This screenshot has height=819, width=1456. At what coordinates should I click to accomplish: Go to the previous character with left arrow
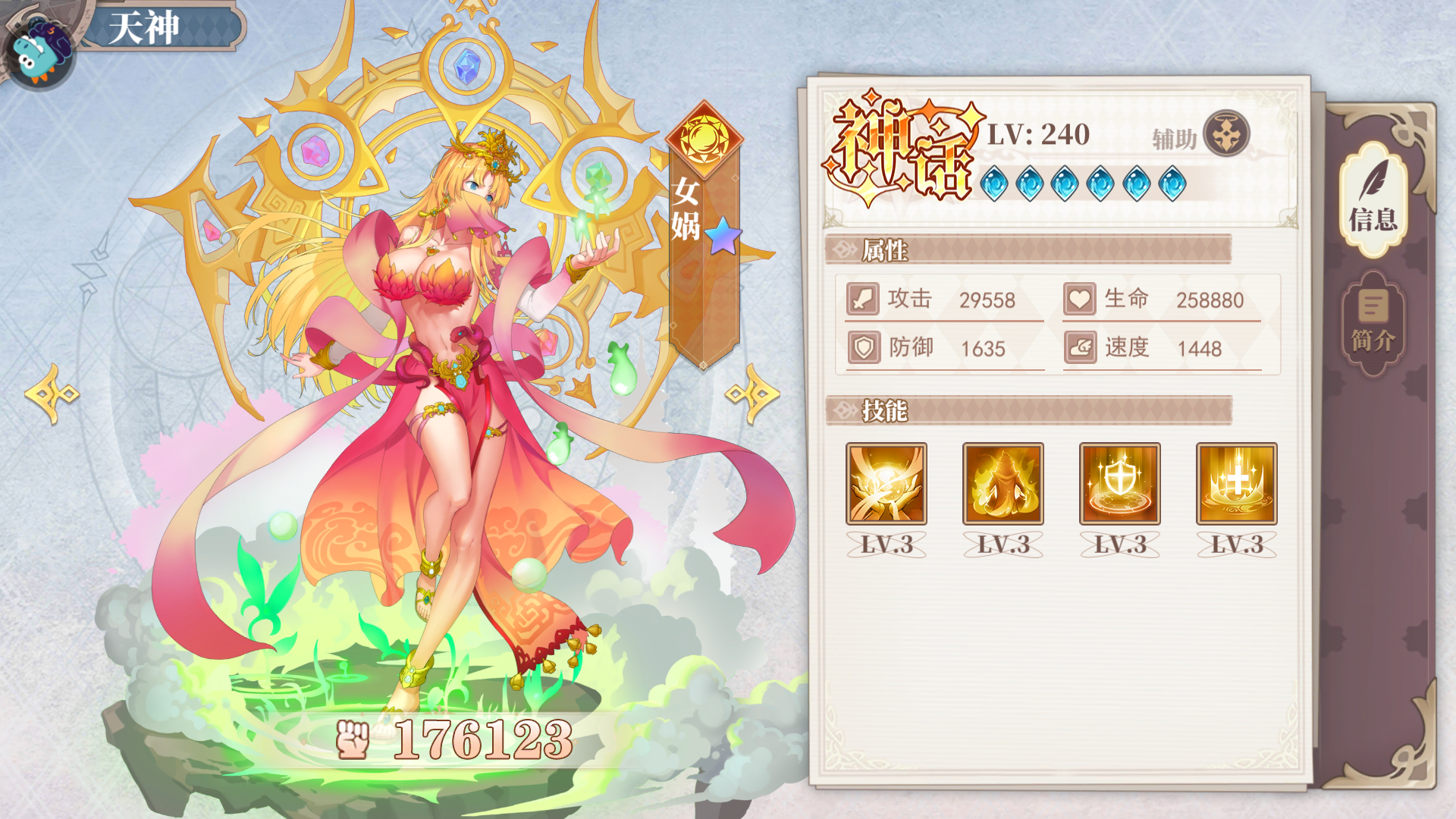[x=52, y=394]
